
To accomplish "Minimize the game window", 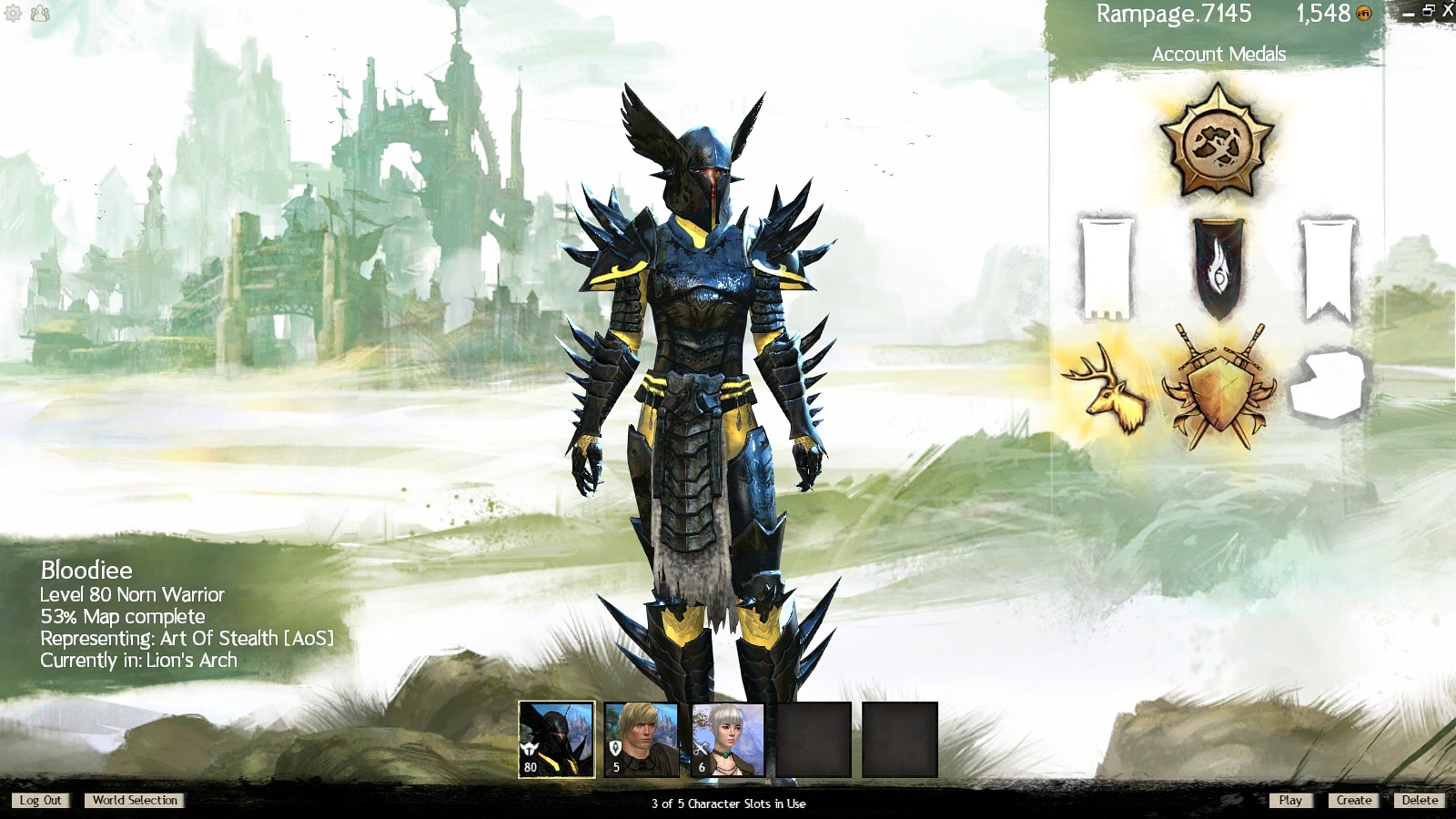I will (1408, 14).
